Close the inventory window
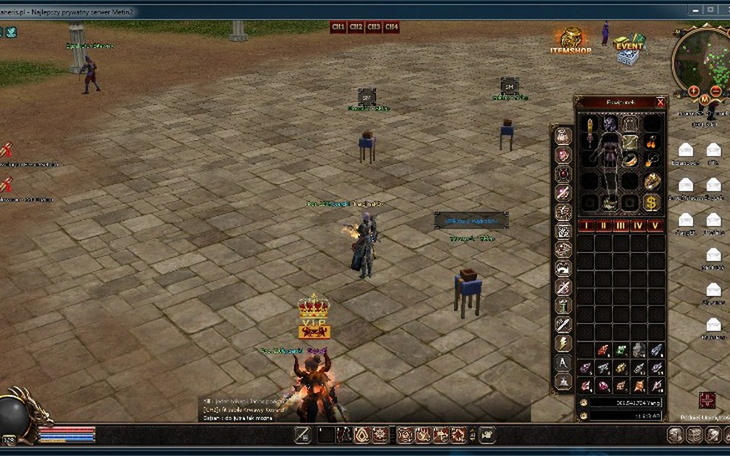730x456 pixels. tap(660, 102)
